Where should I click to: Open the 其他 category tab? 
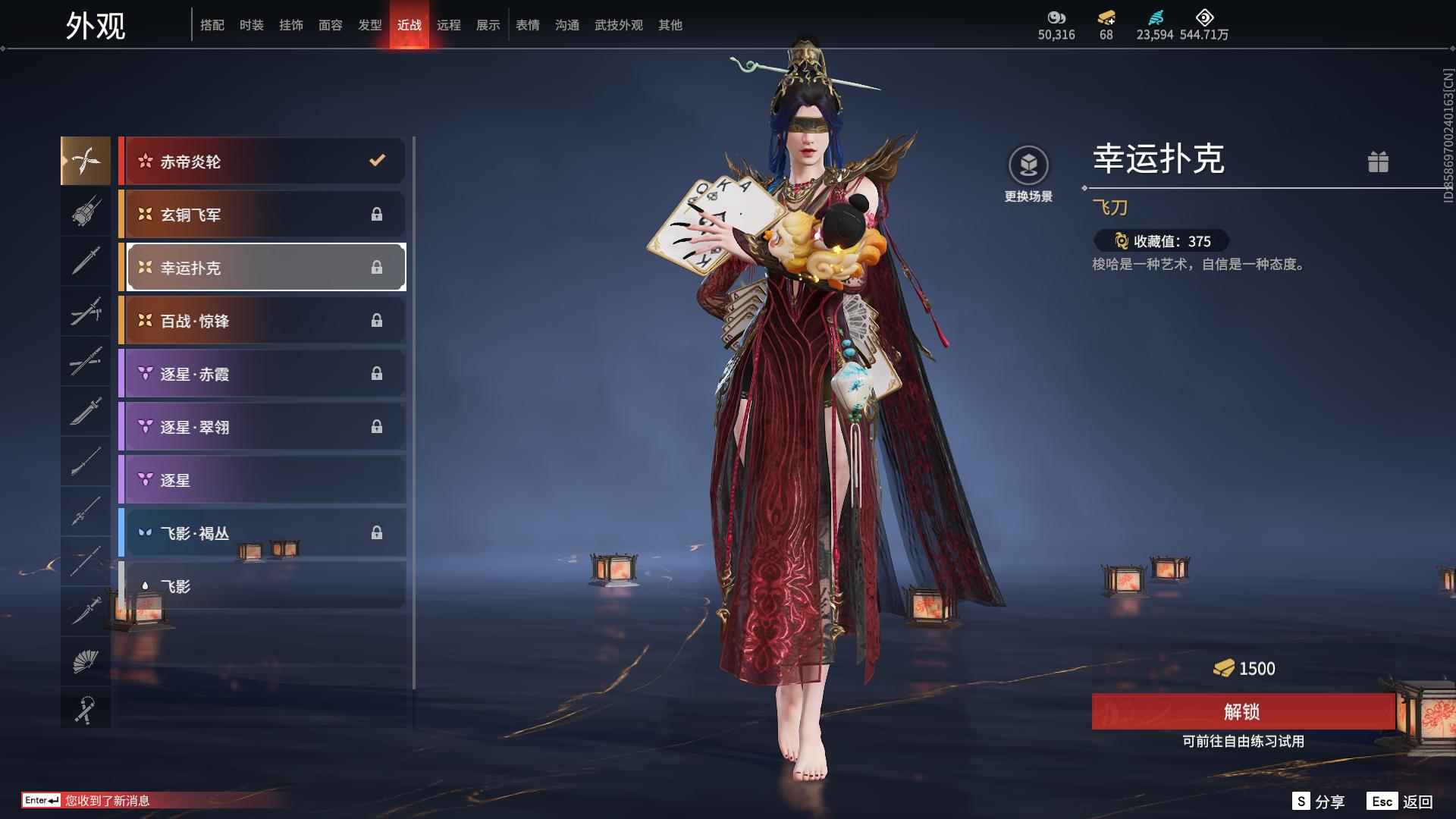pyautogui.click(x=669, y=24)
